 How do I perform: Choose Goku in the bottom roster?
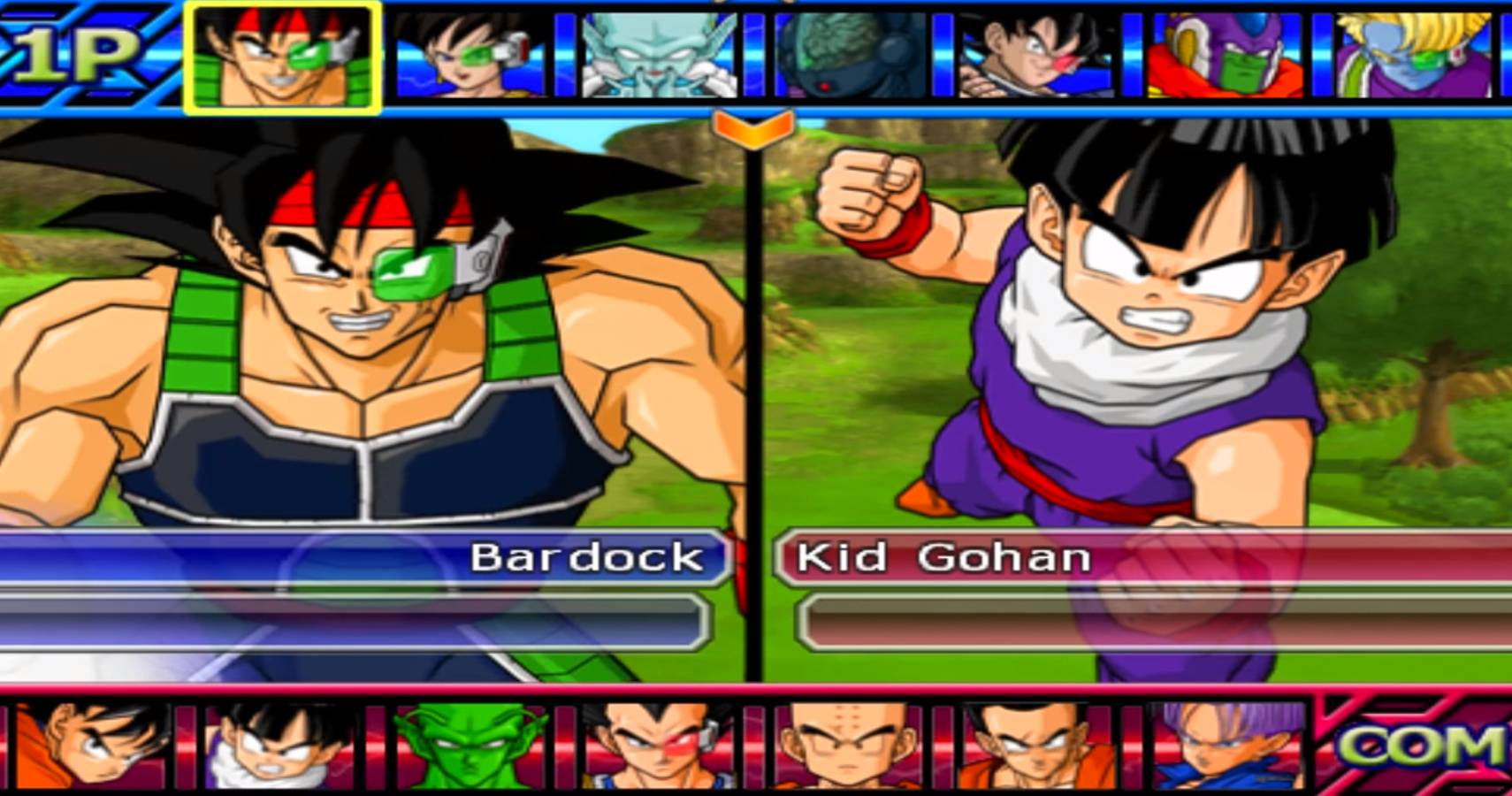pos(93,745)
